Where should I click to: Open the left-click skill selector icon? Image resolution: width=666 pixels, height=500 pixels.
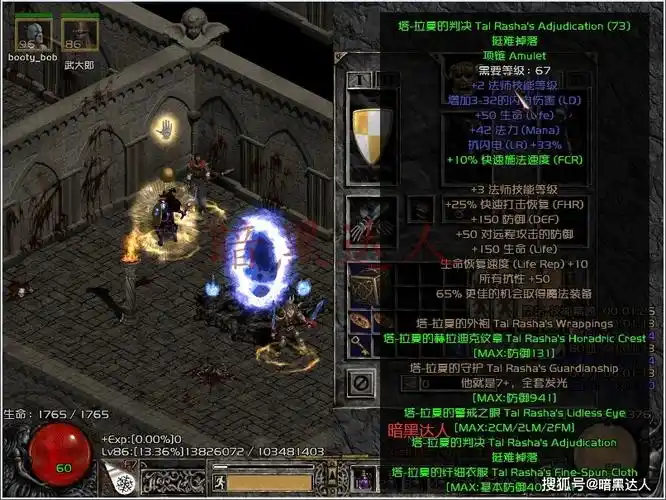pos(124,482)
